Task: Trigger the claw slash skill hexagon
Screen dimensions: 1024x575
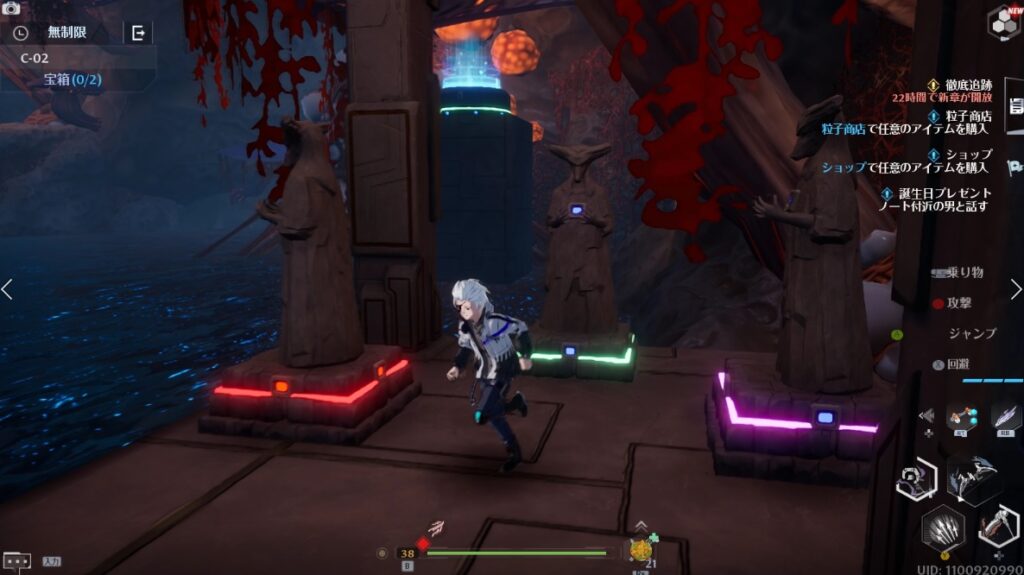Action: point(943,528)
